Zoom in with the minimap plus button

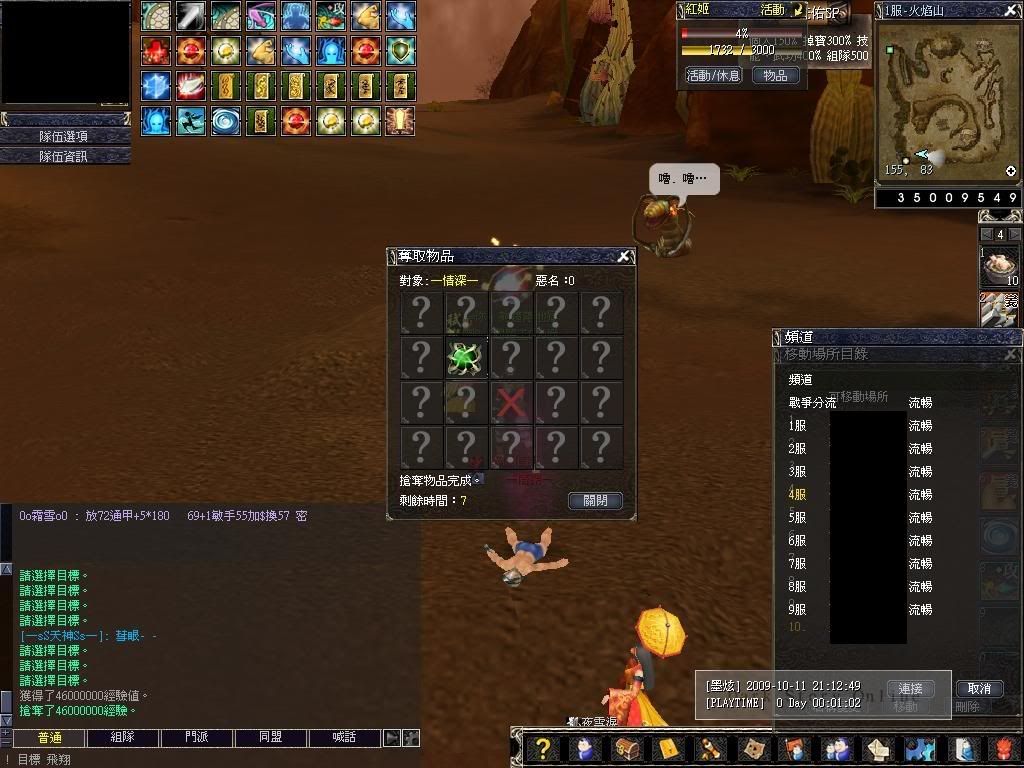click(x=1011, y=171)
